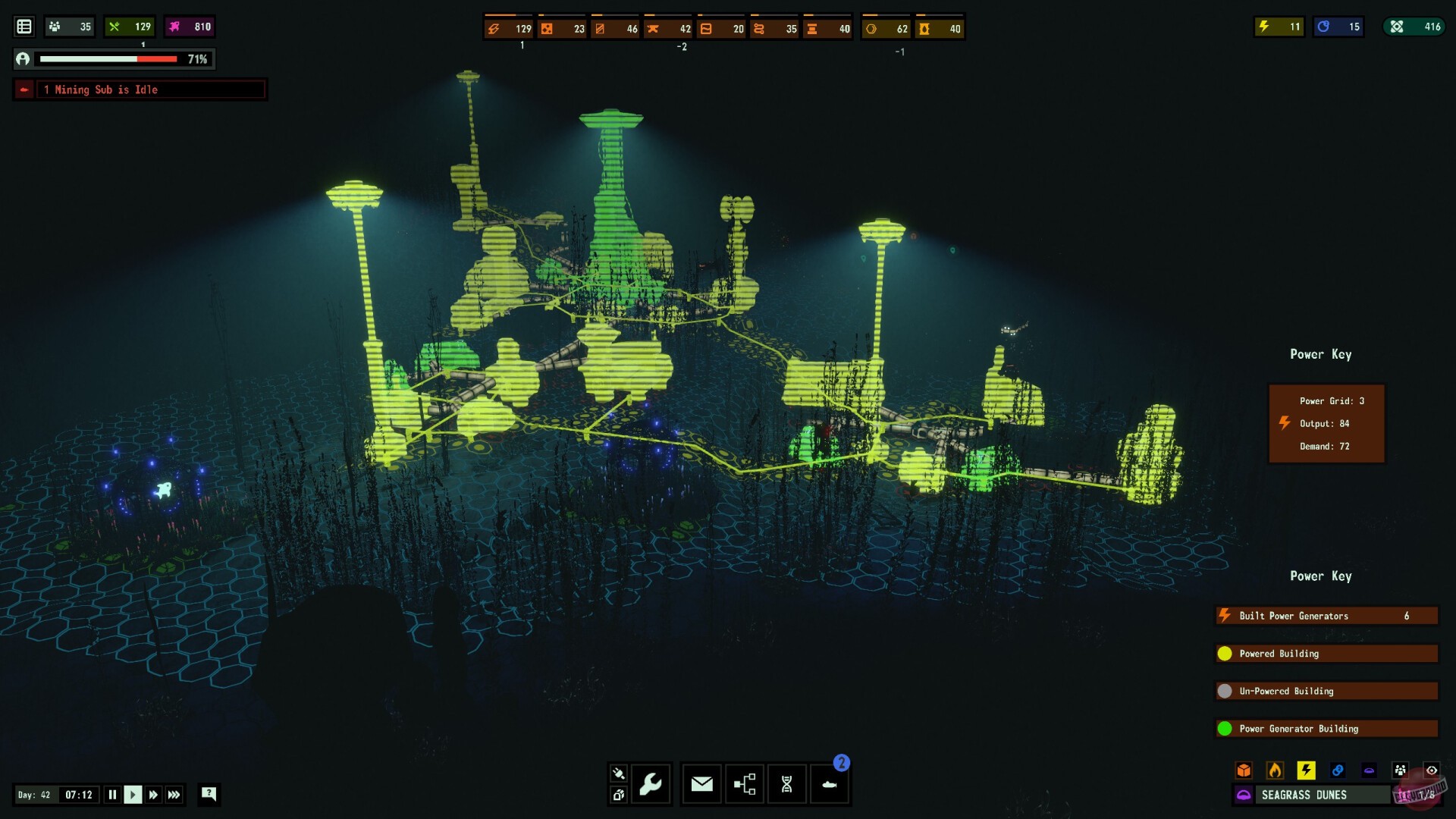
Task: Open the DNA genetics panel
Action: tap(787, 784)
